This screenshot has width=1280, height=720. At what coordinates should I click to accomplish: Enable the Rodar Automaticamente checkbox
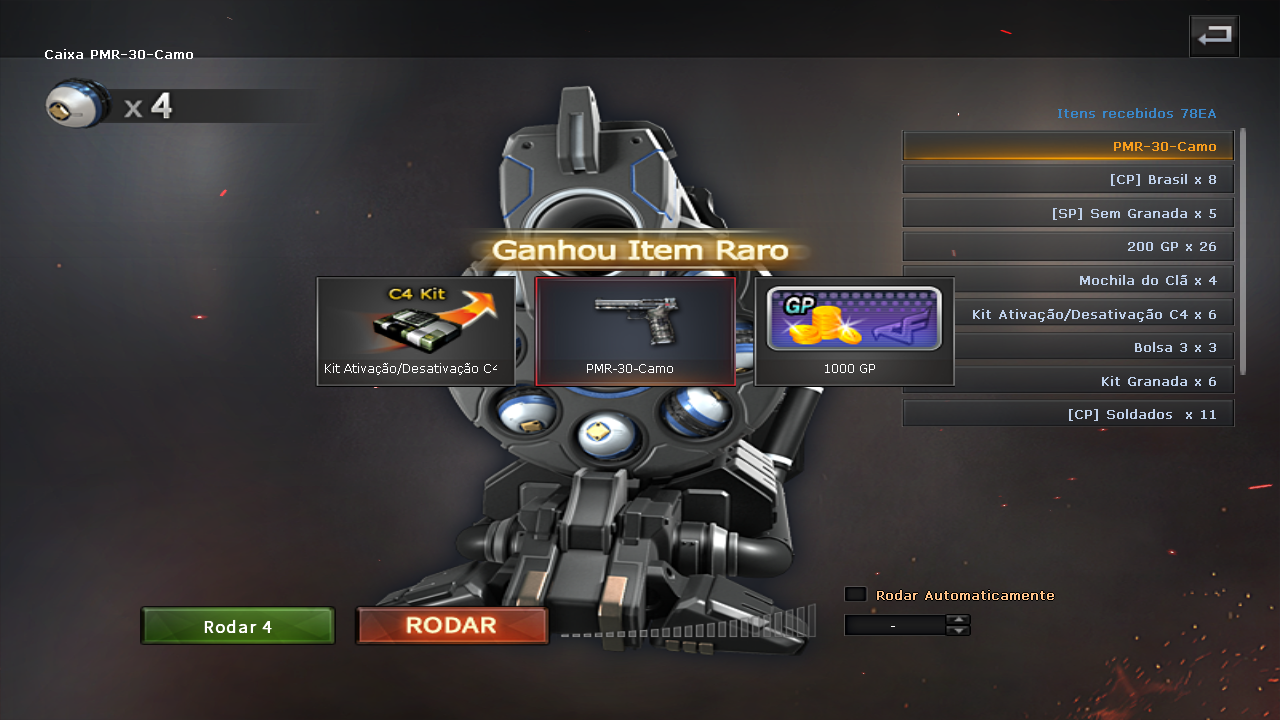(855, 593)
